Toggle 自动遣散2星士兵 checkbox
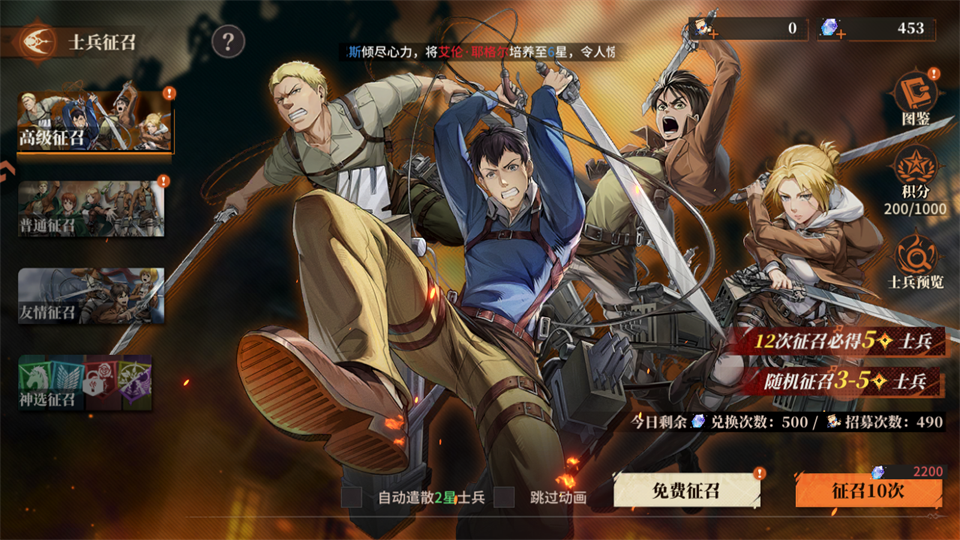The width and height of the screenshot is (960, 540). tap(352, 497)
